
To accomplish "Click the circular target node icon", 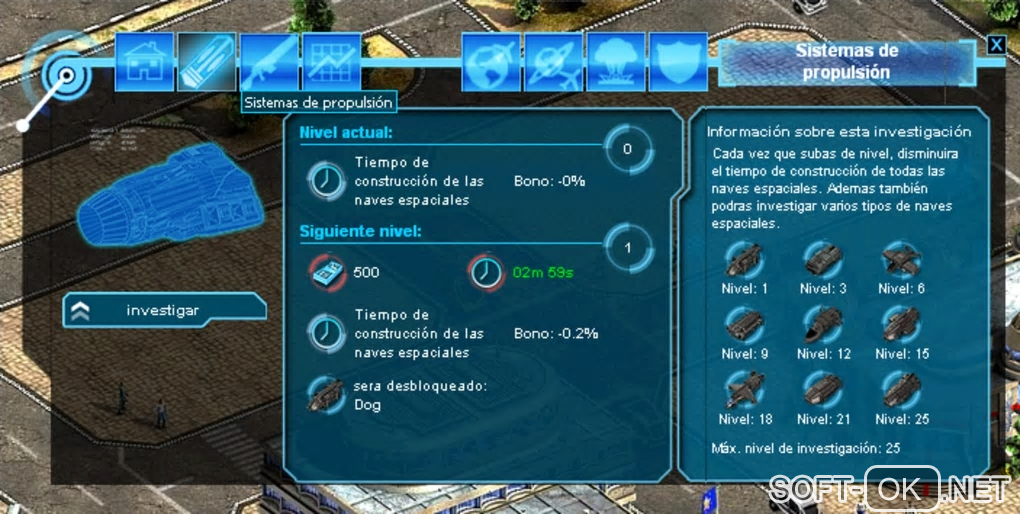I will [66, 75].
